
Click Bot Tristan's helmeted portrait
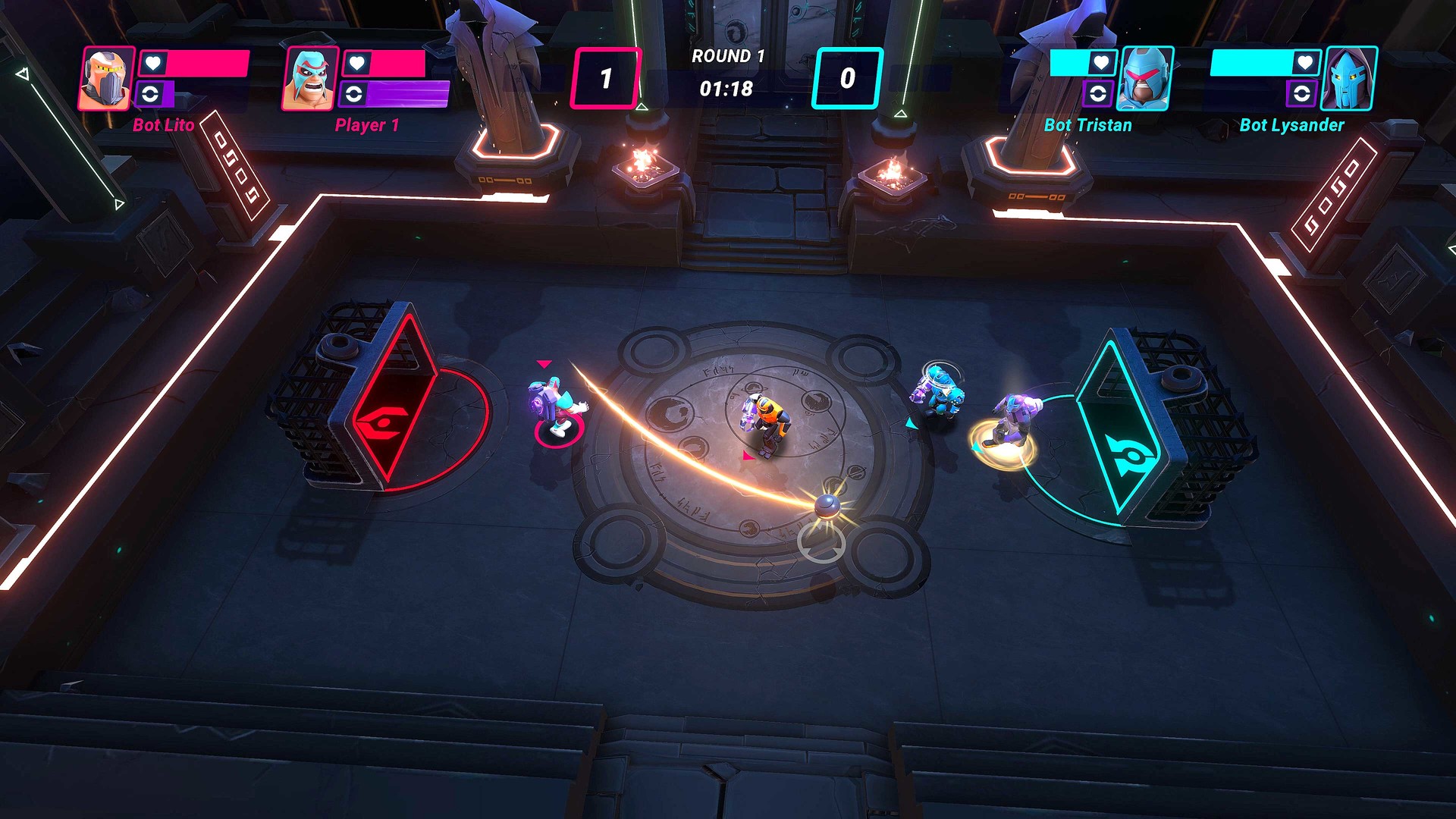[x=1144, y=78]
